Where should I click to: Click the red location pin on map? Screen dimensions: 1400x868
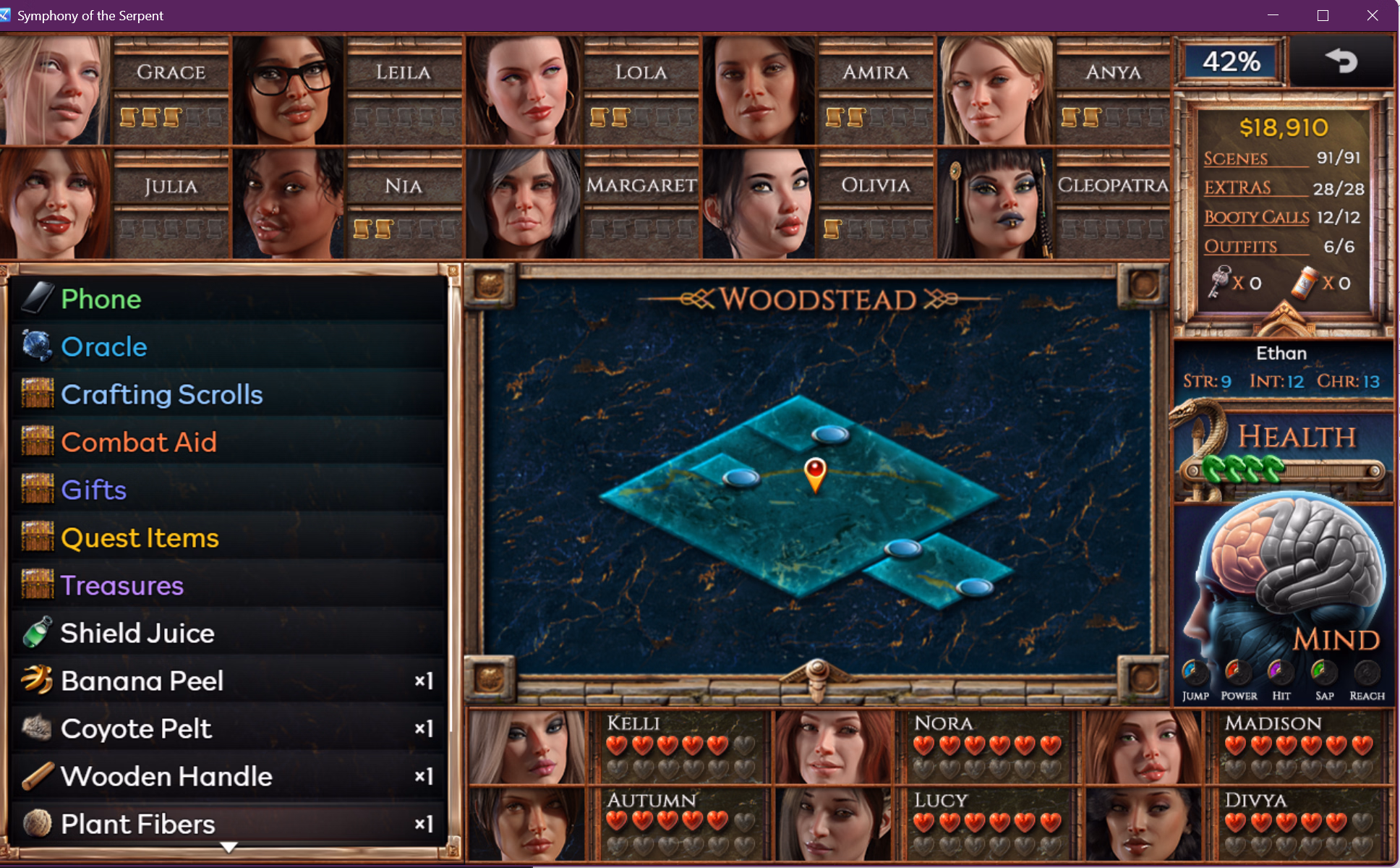click(815, 474)
